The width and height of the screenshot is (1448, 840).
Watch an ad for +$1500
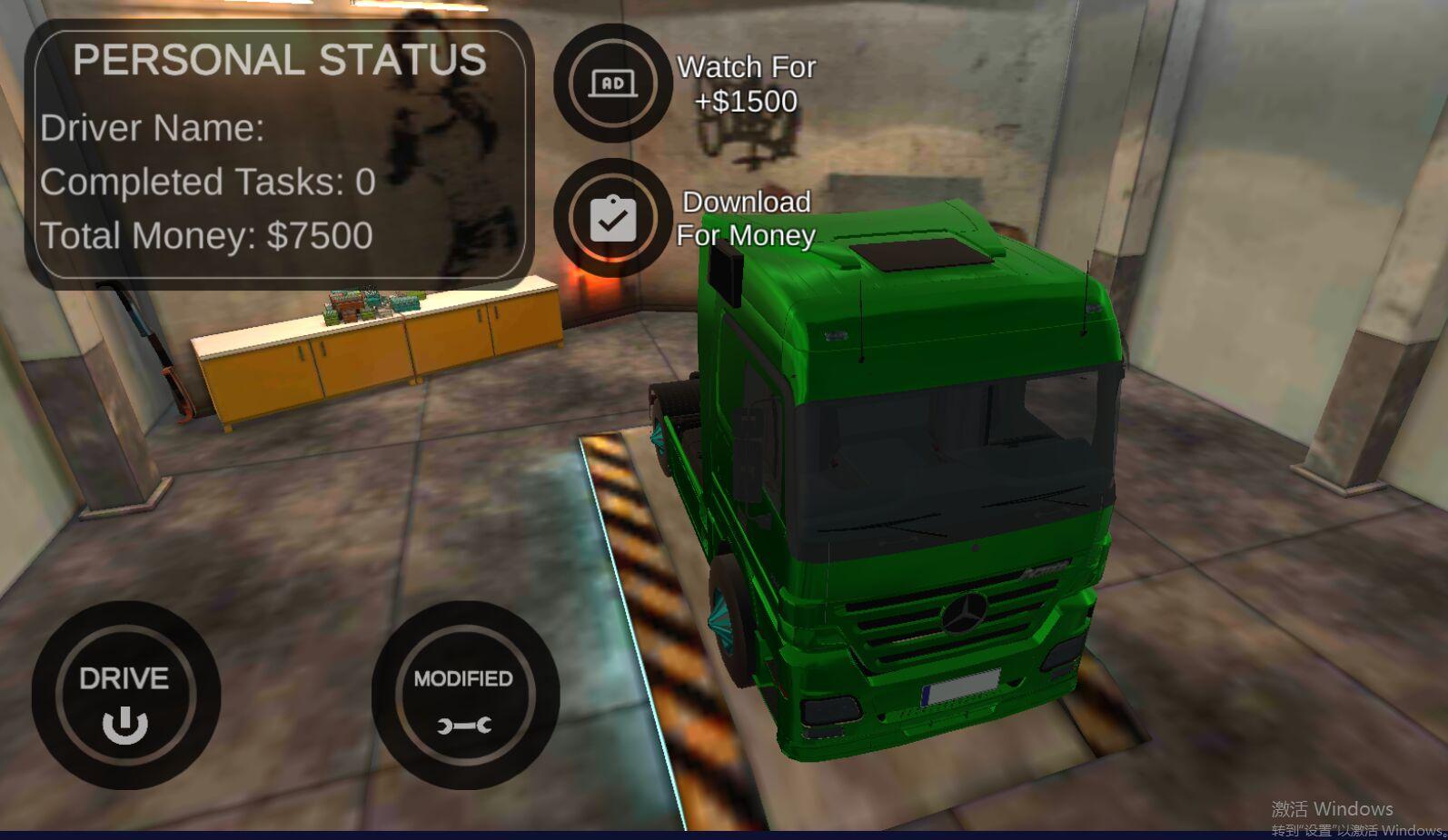click(x=613, y=84)
